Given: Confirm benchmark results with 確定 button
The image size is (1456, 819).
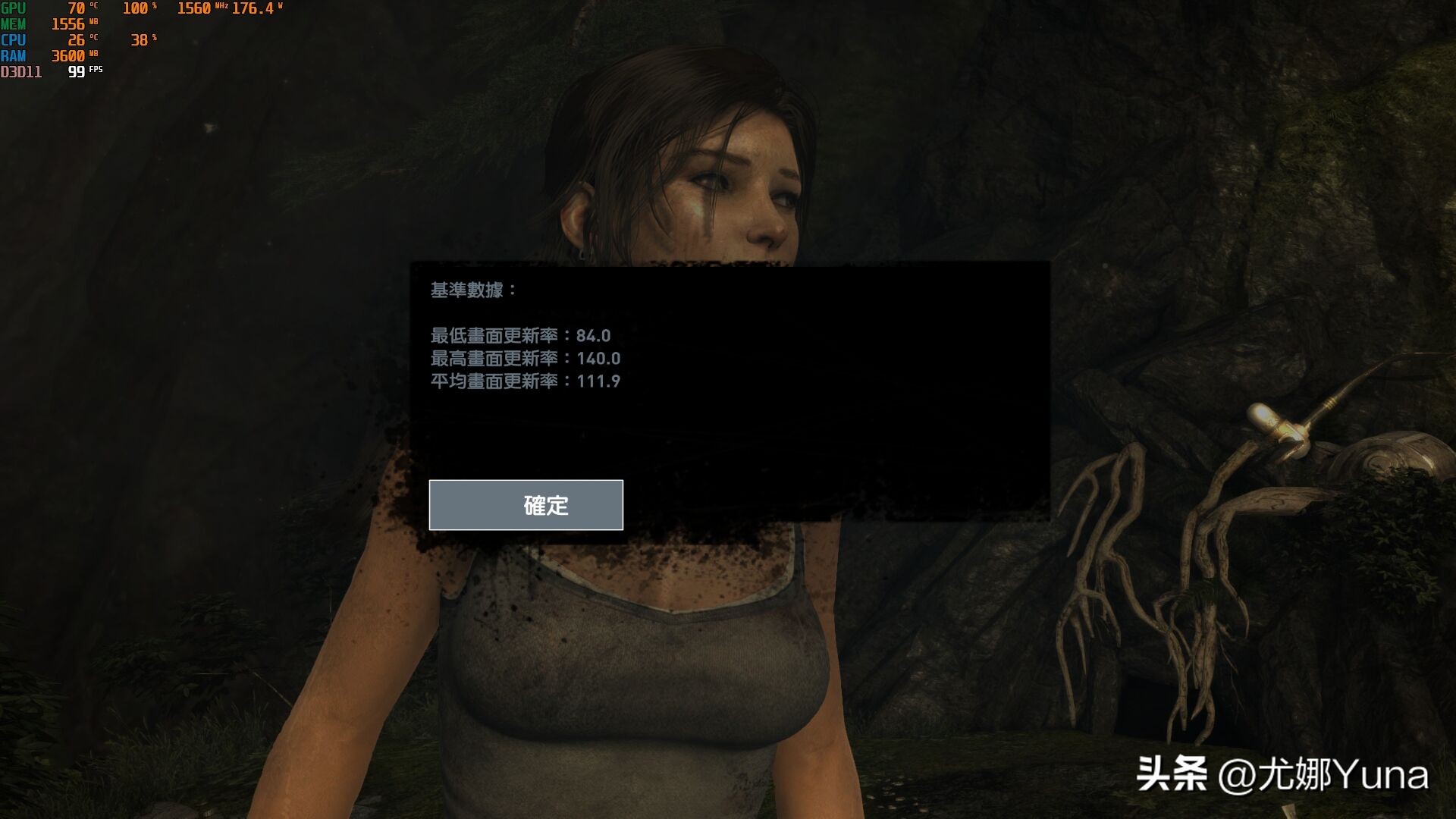Looking at the screenshot, I should point(526,505).
